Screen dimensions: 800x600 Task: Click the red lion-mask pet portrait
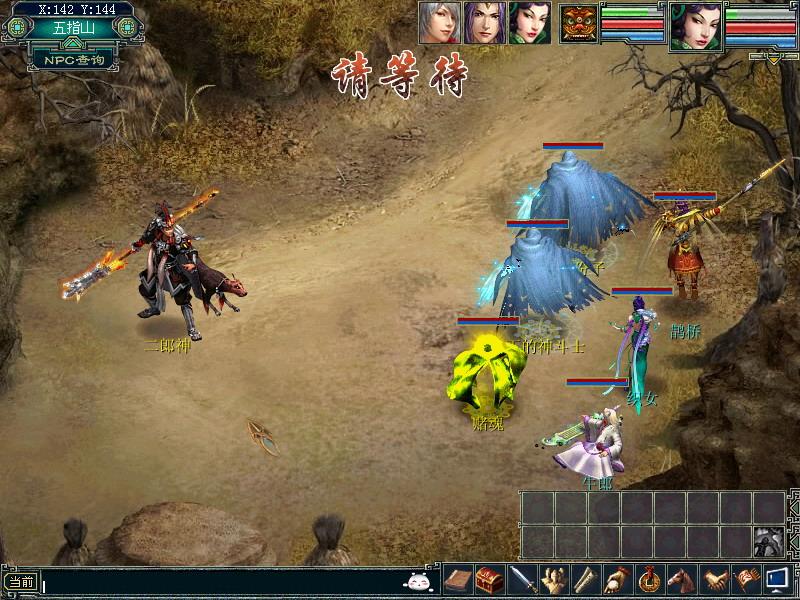coord(577,23)
